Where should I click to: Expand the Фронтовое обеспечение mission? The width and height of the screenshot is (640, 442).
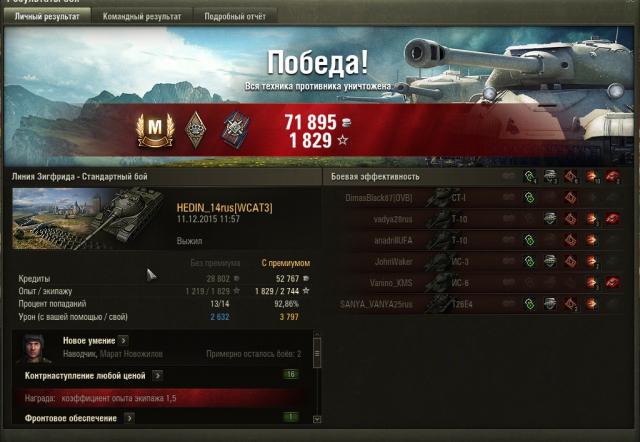click(130, 418)
